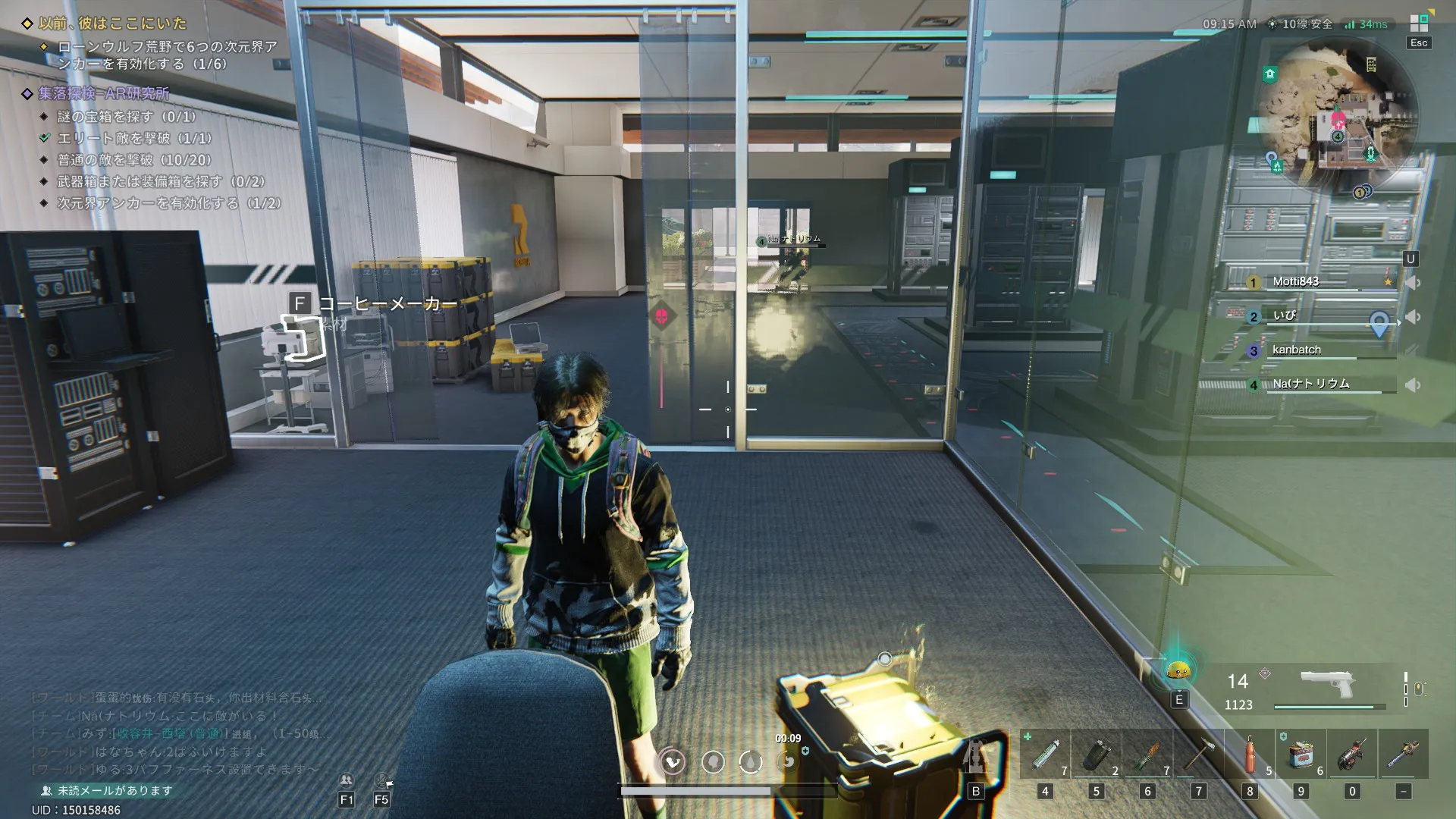This screenshot has height=819, width=1456.
Task: Open the main menu grid icon
Action: pyautogui.click(x=1419, y=24)
